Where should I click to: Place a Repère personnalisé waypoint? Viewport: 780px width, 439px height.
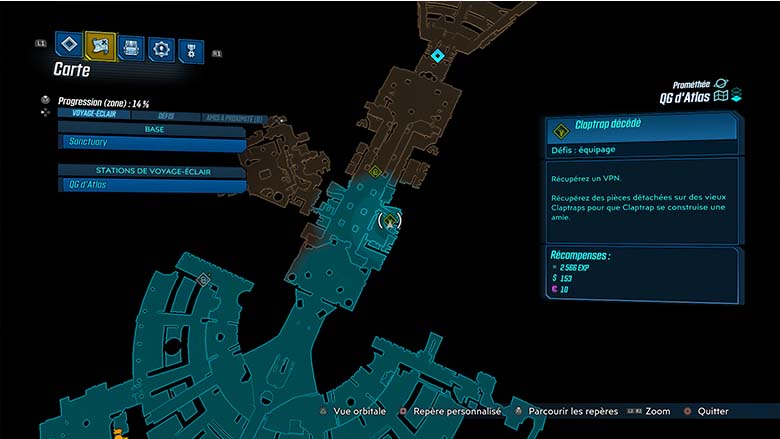[450, 411]
